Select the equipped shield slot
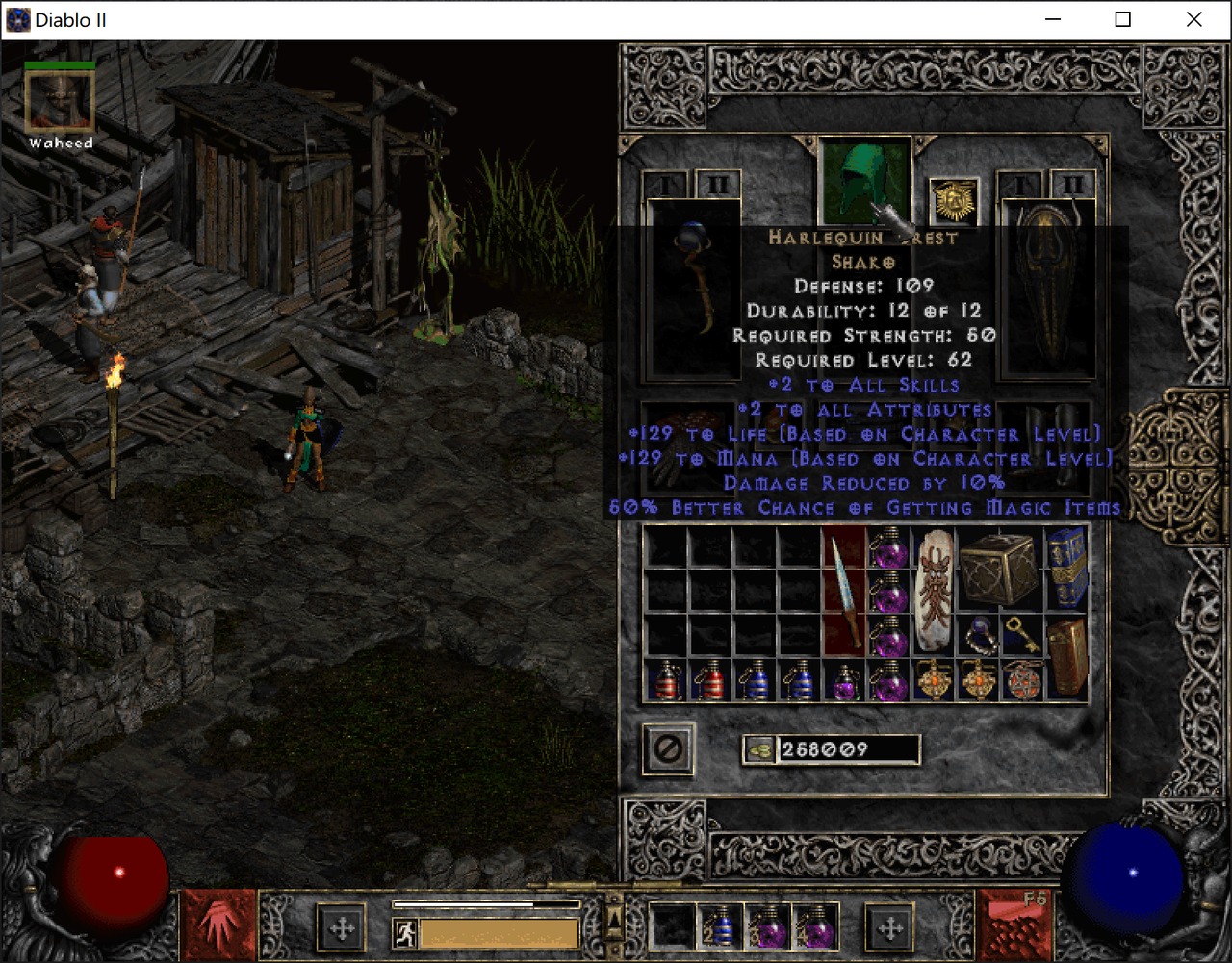Screen dimensions: 1232x963 pyautogui.click(x=1048, y=289)
